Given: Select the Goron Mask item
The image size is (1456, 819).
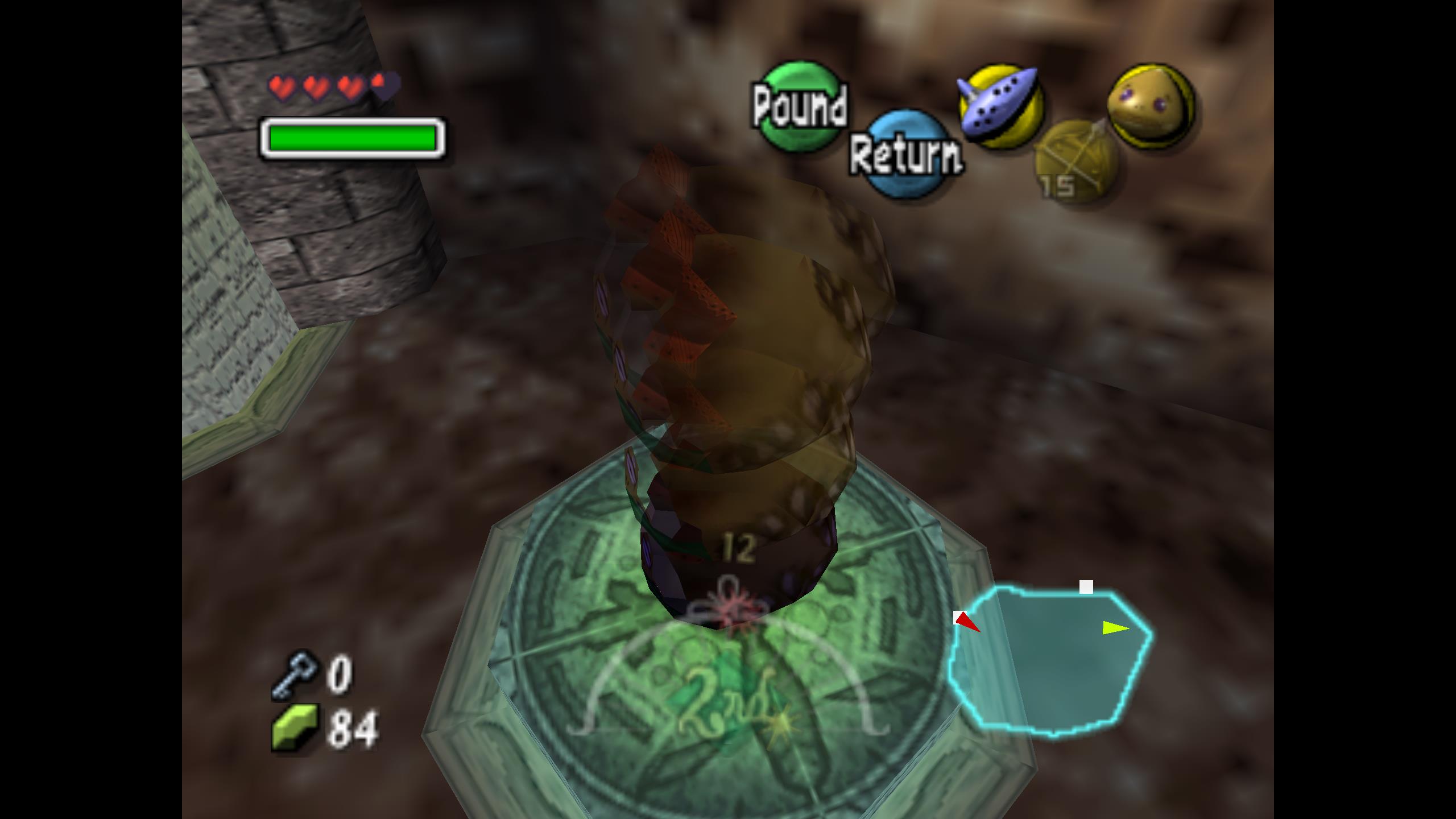Looking at the screenshot, I should (1151, 106).
